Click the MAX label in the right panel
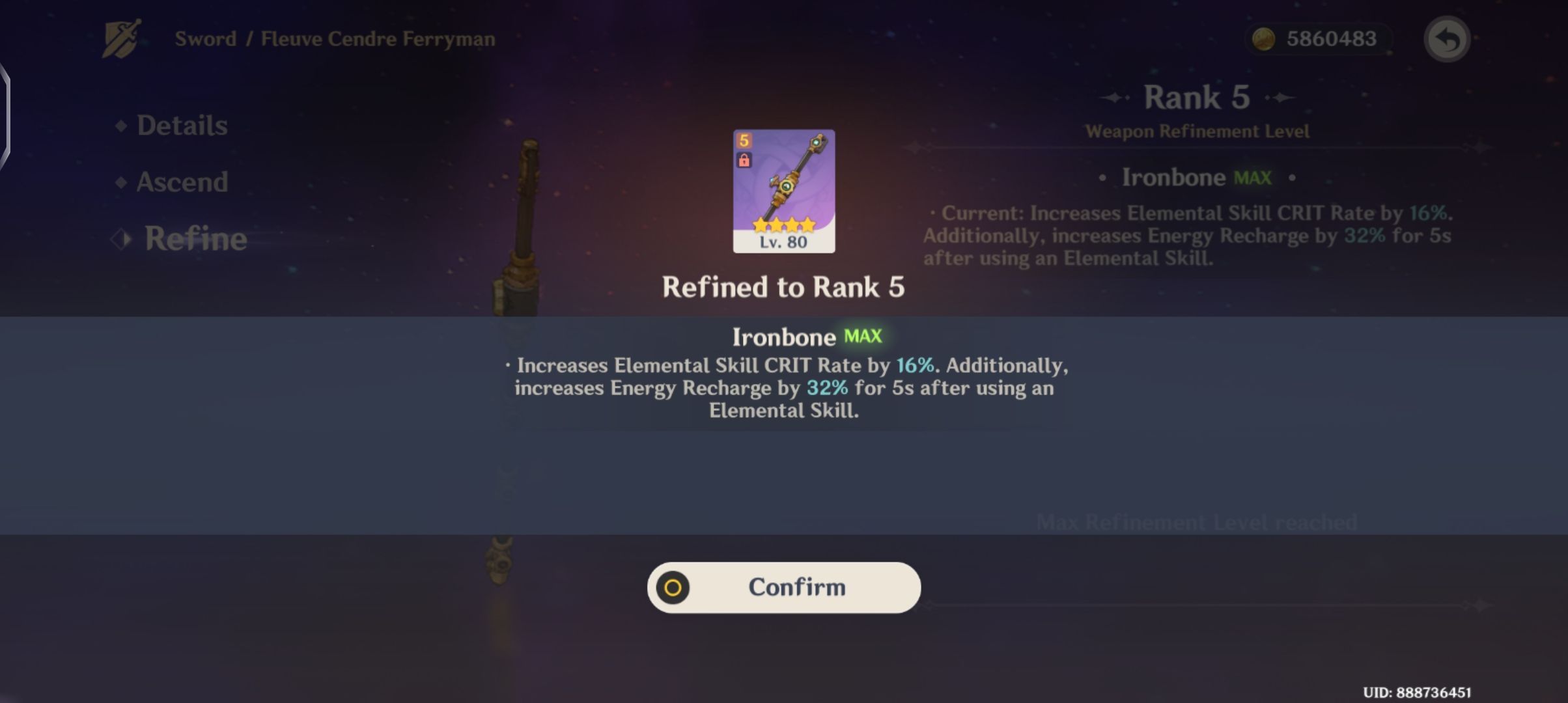1568x703 pixels. pyautogui.click(x=1253, y=176)
